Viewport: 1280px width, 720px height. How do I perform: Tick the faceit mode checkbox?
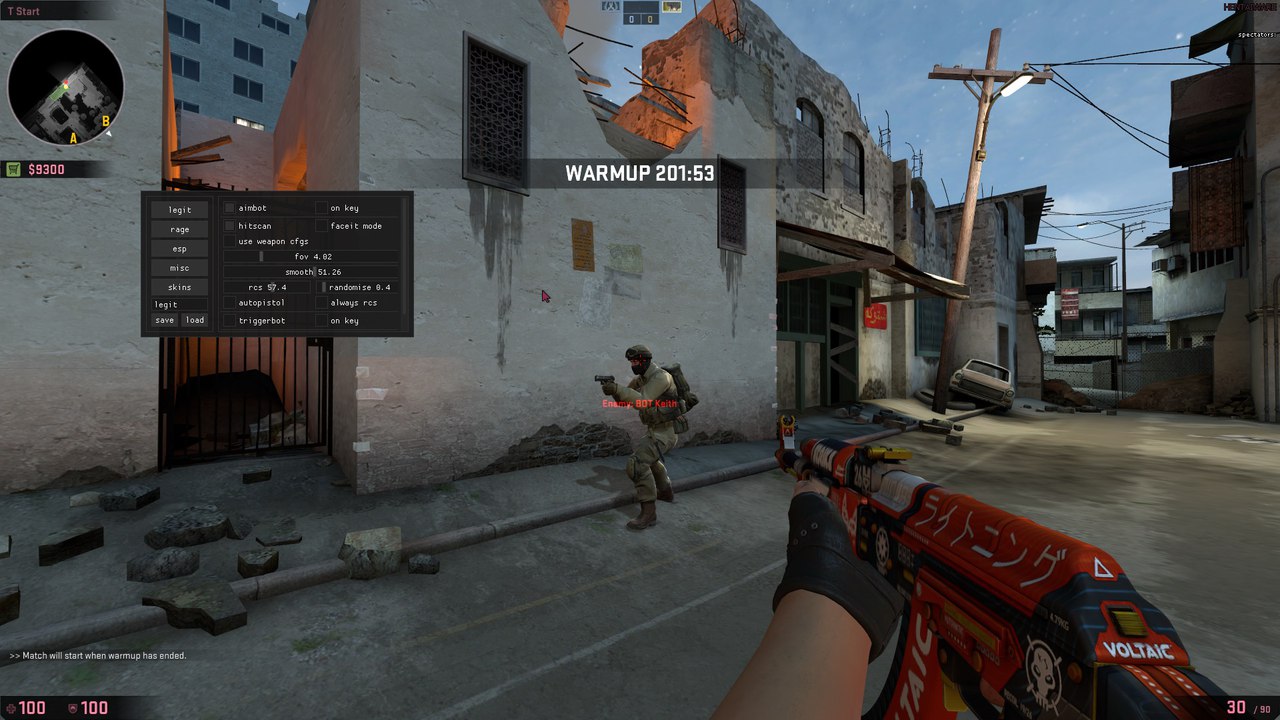pyautogui.click(x=322, y=226)
